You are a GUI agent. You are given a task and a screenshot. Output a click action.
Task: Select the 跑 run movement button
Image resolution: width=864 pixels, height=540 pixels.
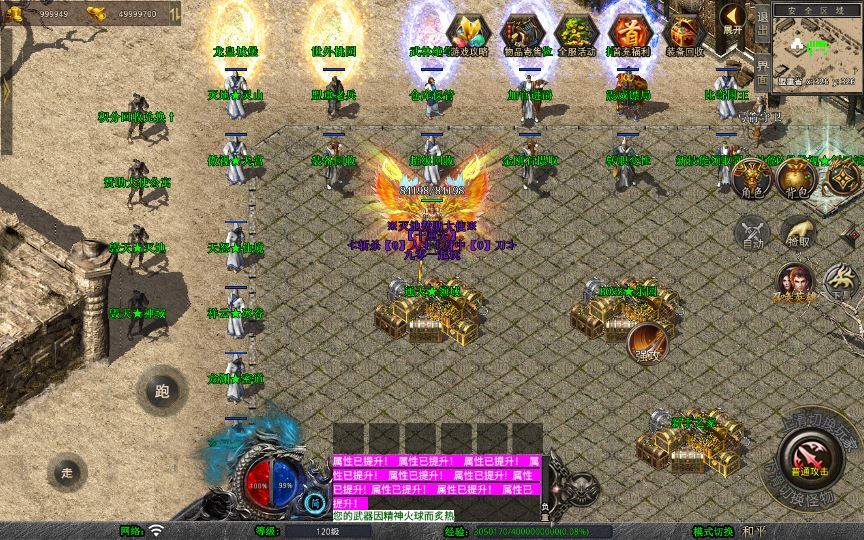coord(162,391)
